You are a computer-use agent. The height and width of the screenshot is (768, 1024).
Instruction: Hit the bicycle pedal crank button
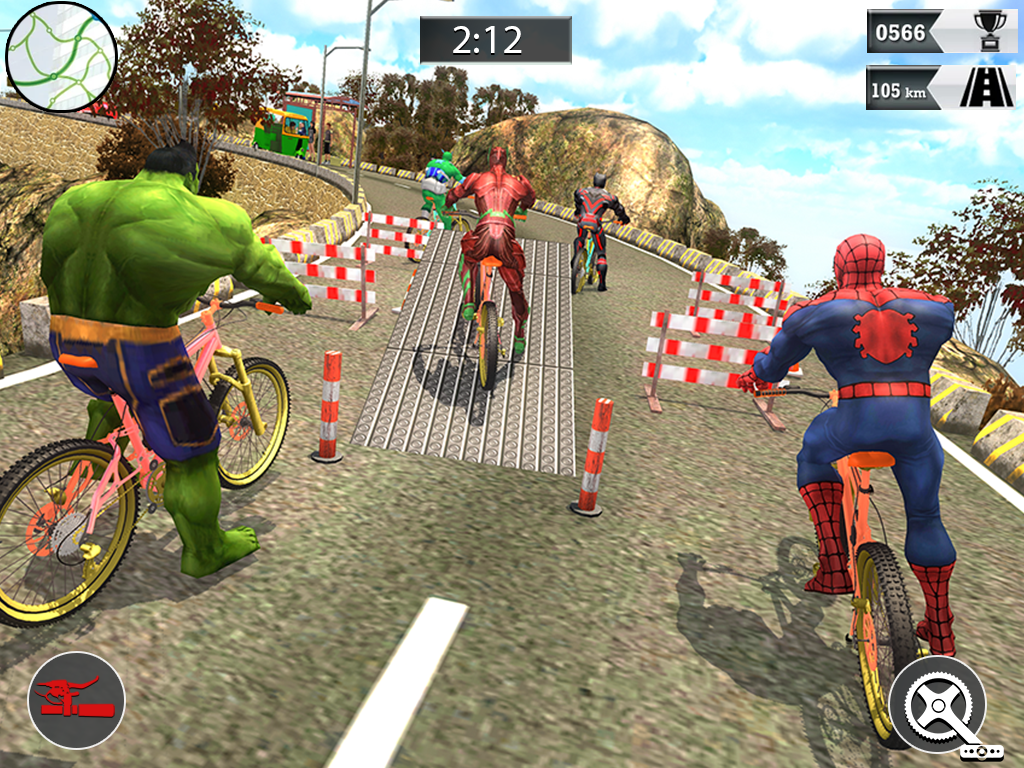point(938,704)
